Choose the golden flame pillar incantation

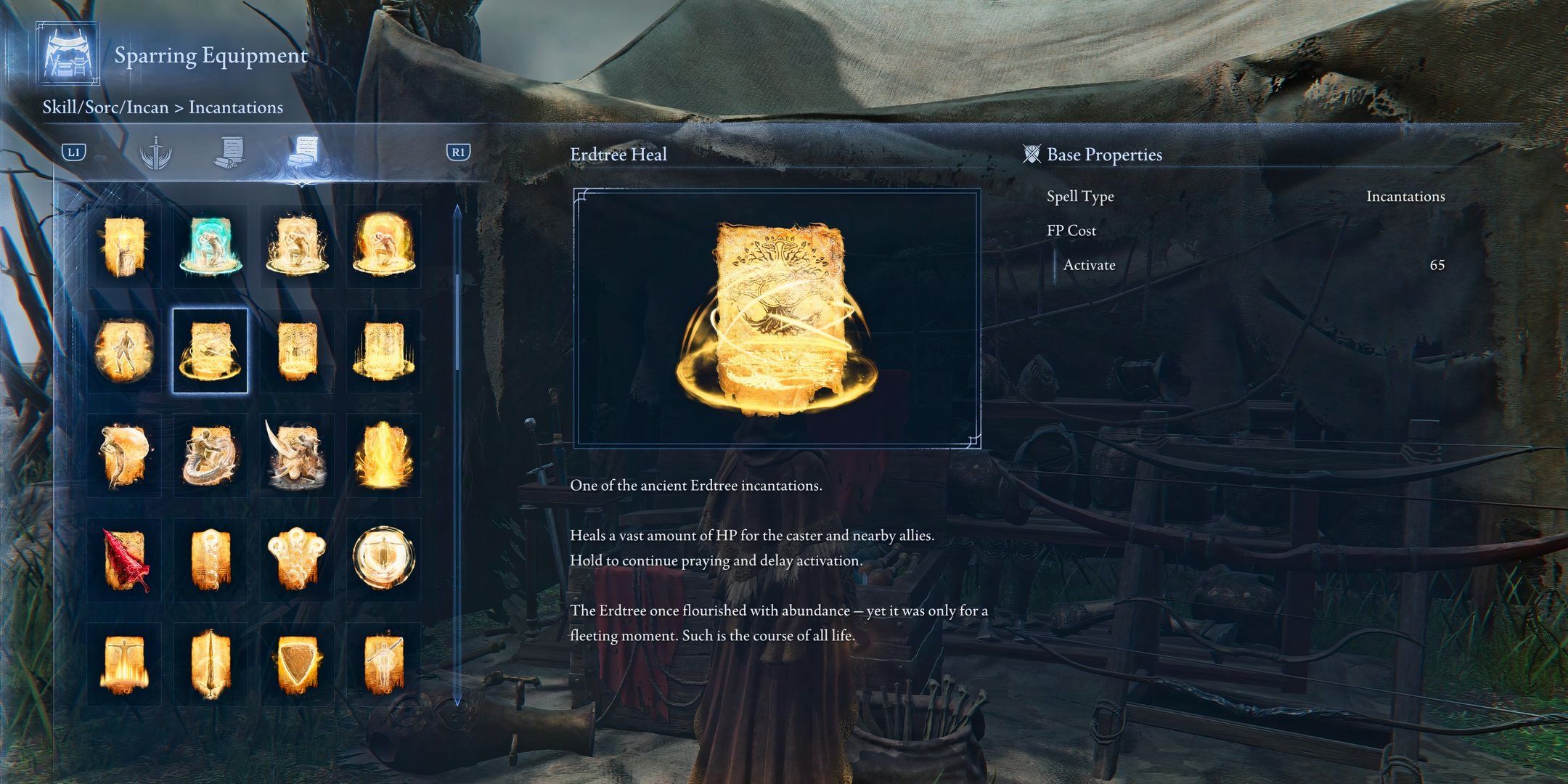(x=383, y=455)
